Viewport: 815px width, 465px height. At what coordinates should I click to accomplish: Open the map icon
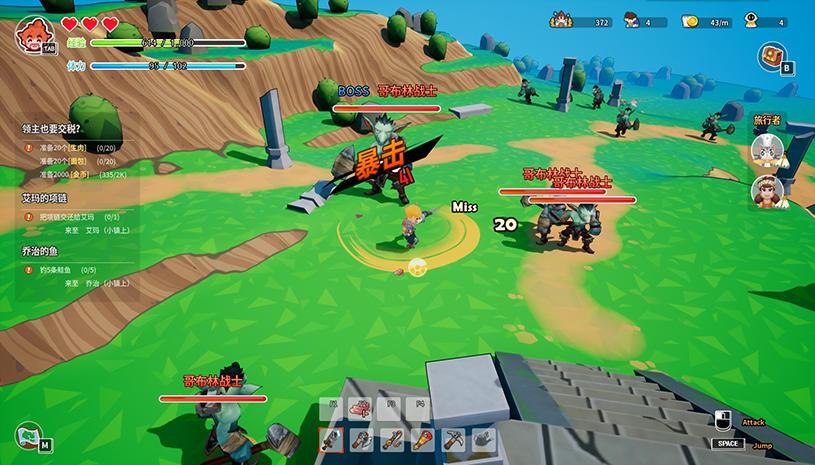coord(28,436)
